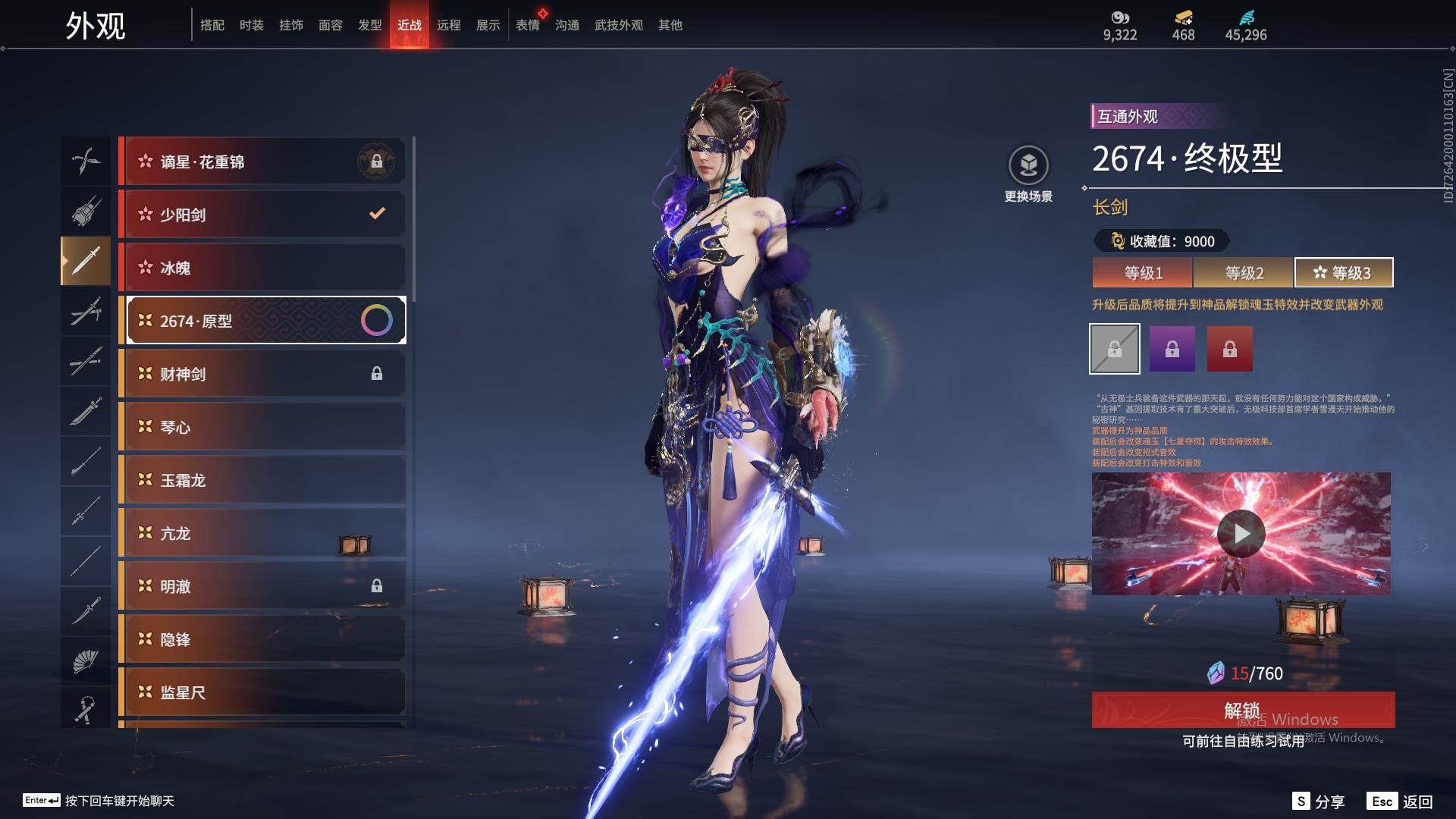This screenshot has height=819, width=1456.
Task: Pick the locked red color swatch
Action: coord(1229,349)
